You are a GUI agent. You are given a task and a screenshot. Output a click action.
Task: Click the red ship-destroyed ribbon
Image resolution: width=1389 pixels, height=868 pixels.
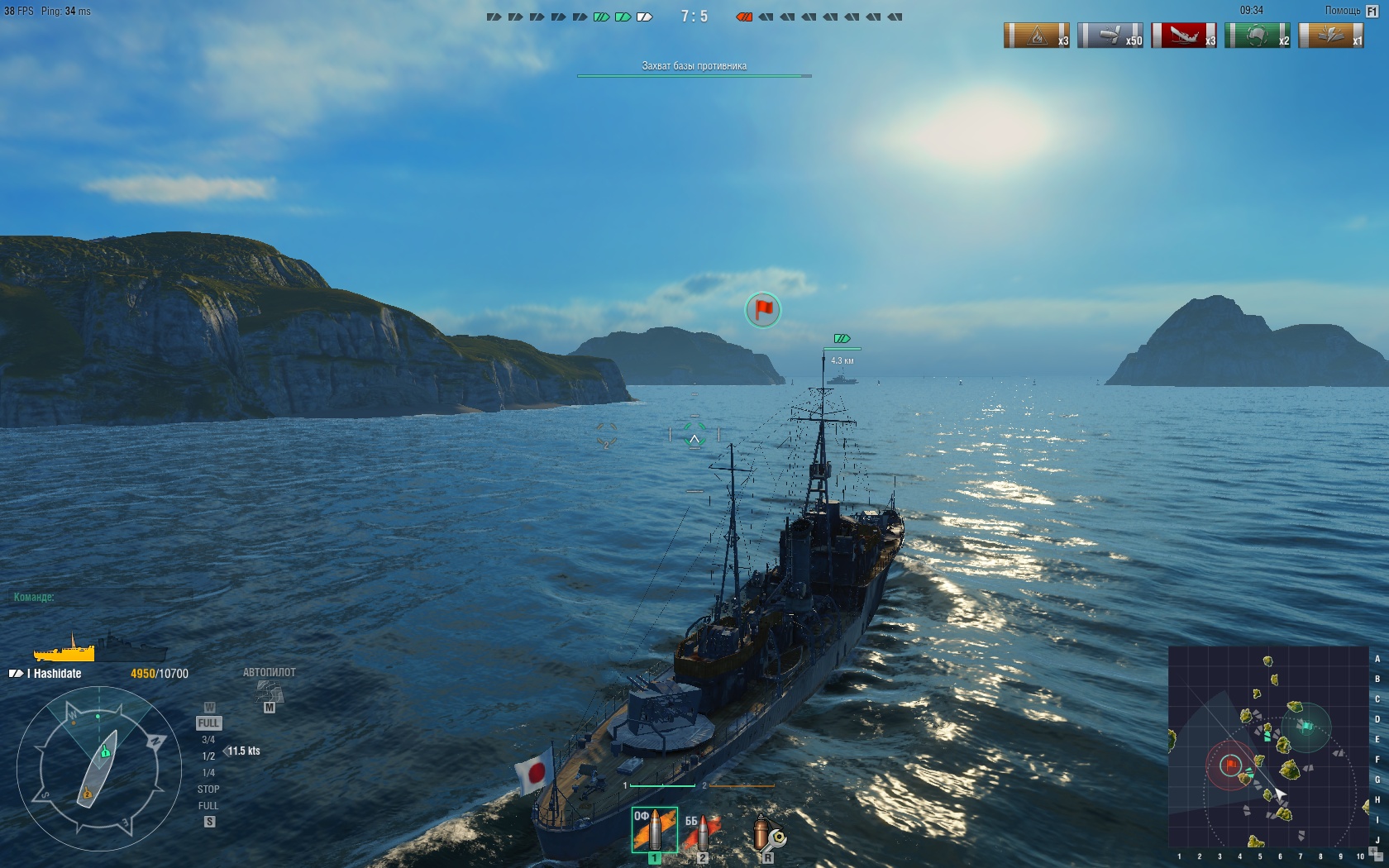pyautogui.click(x=1183, y=36)
